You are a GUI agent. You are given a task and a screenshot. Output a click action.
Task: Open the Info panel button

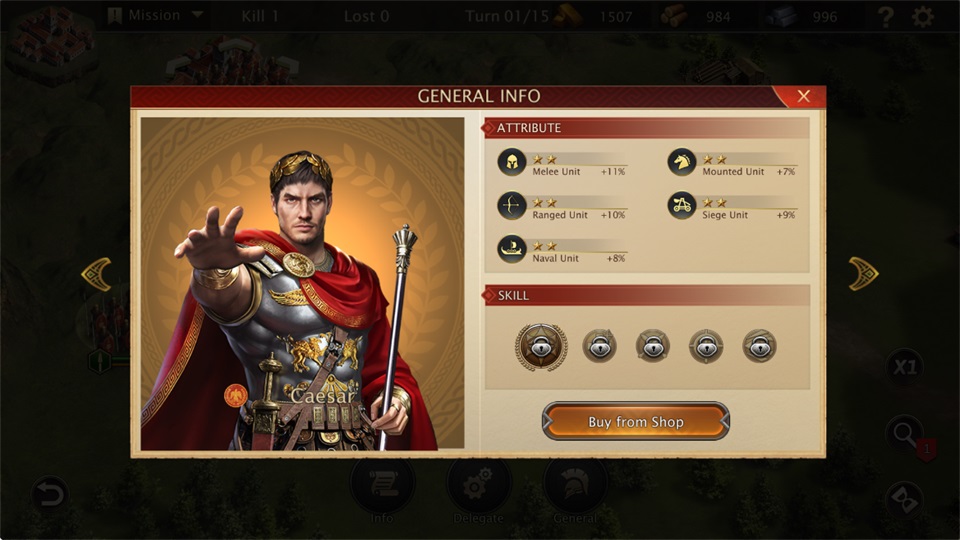[x=382, y=489]
